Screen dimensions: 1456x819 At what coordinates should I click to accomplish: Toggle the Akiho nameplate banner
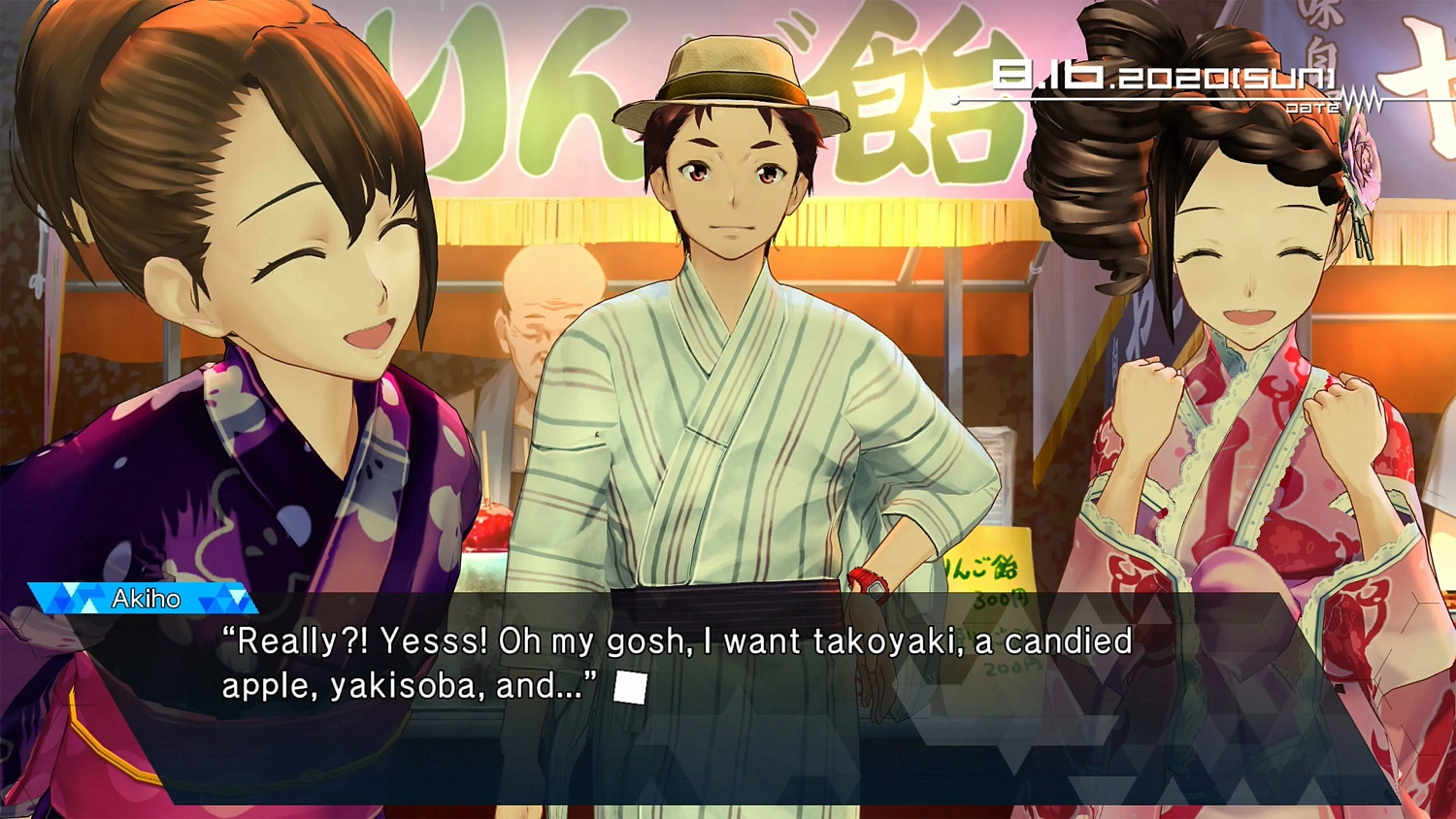coord(146,599)
